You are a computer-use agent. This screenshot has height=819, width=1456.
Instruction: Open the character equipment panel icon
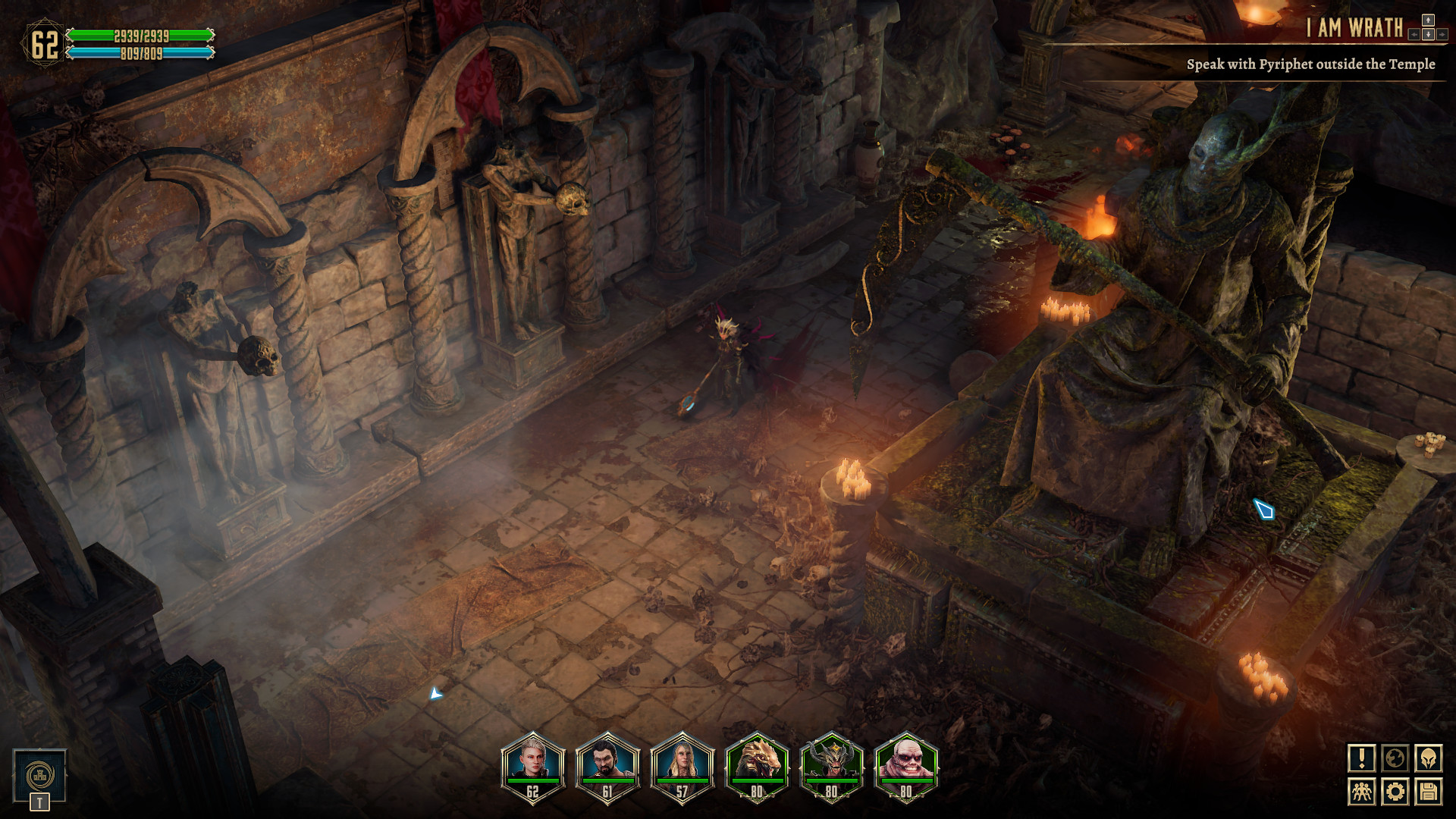(x=1429, y=760)
